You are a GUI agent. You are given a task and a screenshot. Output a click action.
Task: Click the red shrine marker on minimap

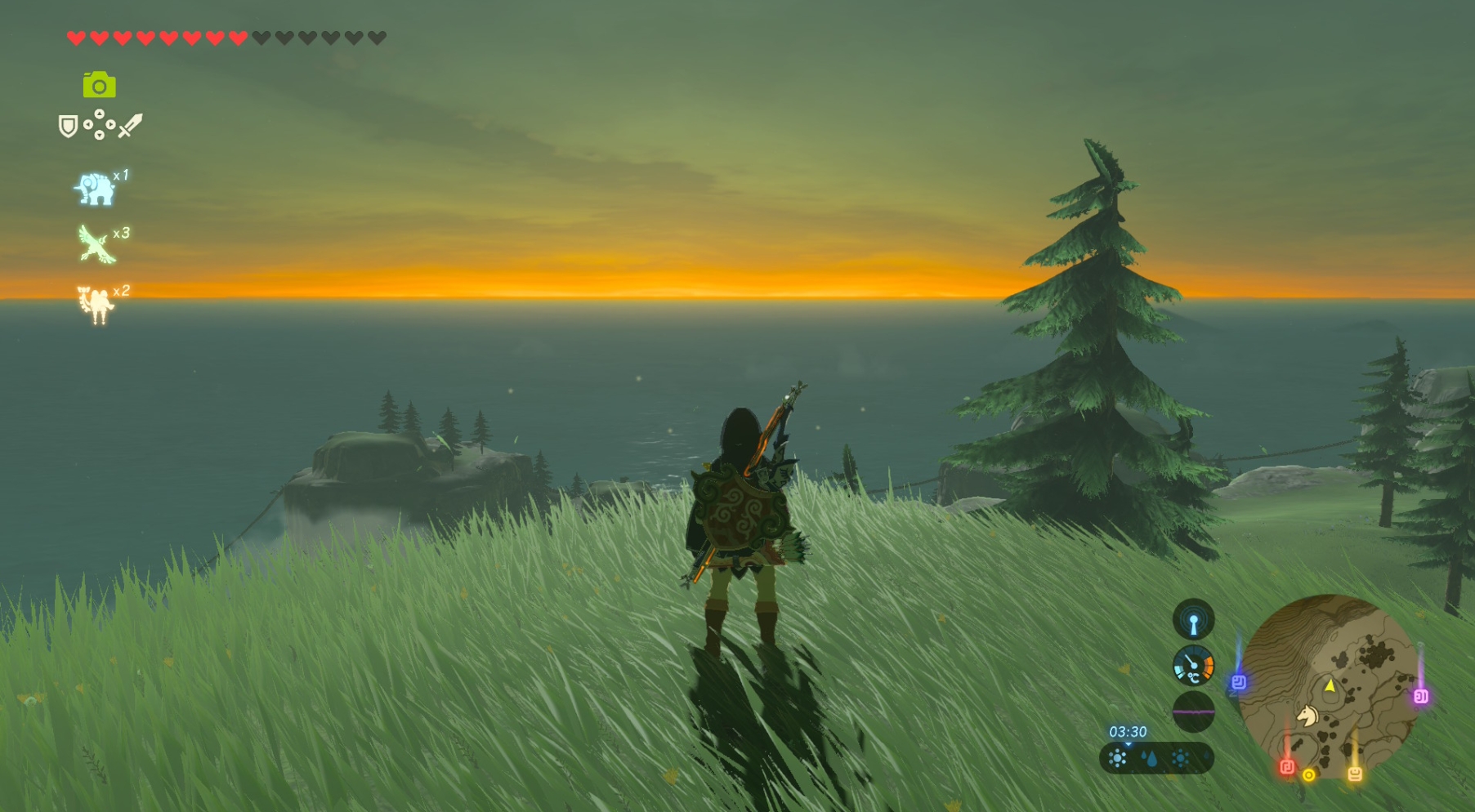pyautogui.click(x=1287, y=766)
